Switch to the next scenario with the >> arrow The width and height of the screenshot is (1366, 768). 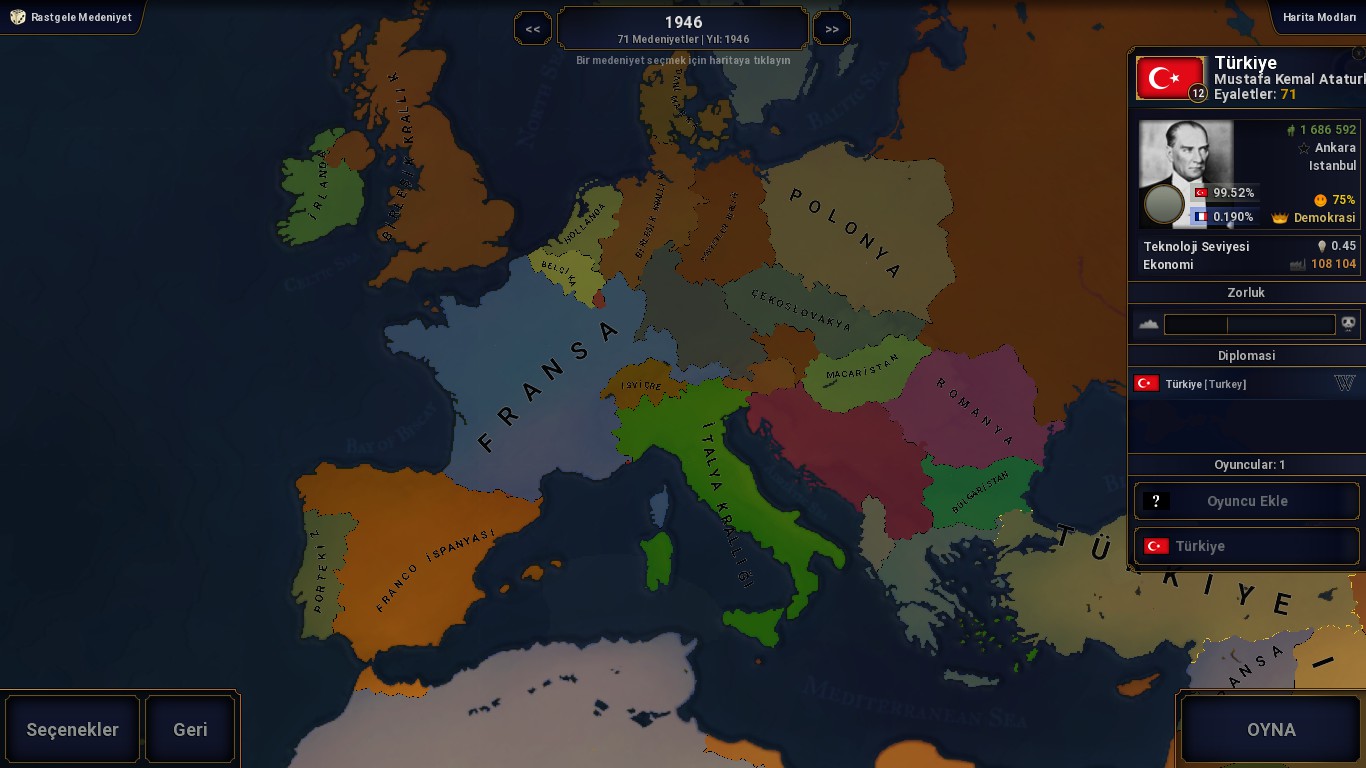tap(832, 29)
